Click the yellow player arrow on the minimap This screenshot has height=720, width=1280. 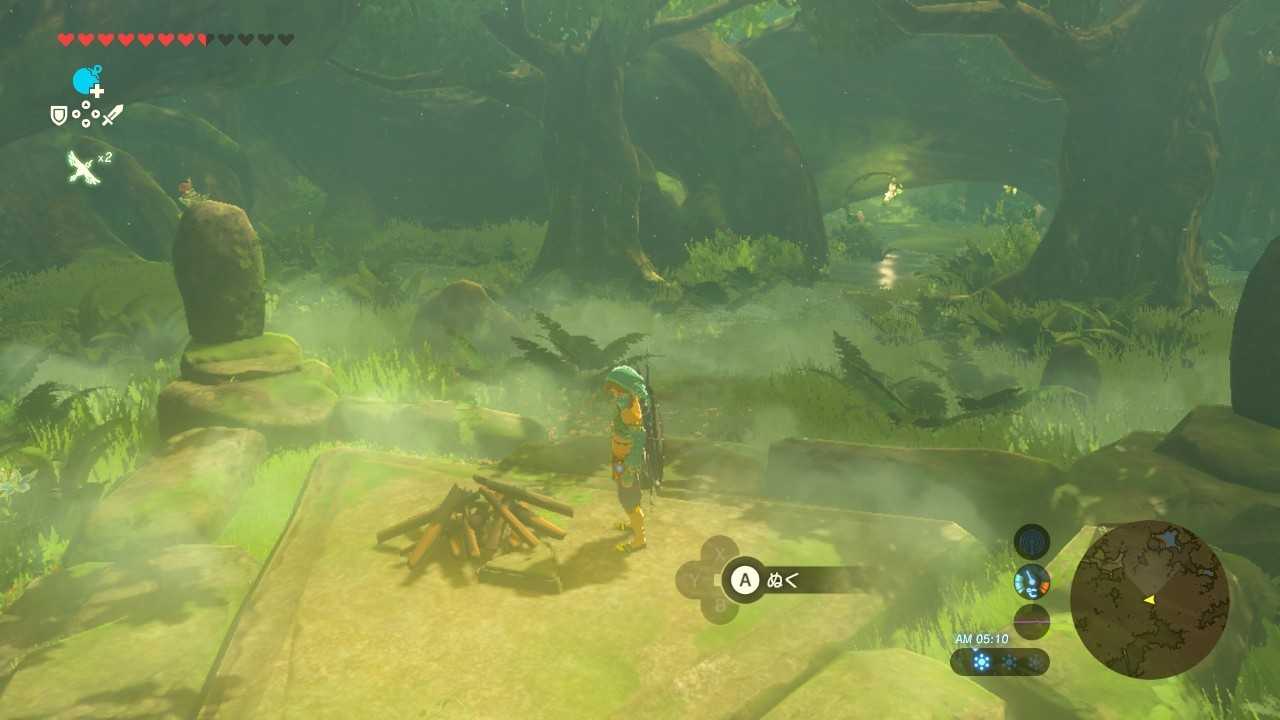coord(1150,601)
